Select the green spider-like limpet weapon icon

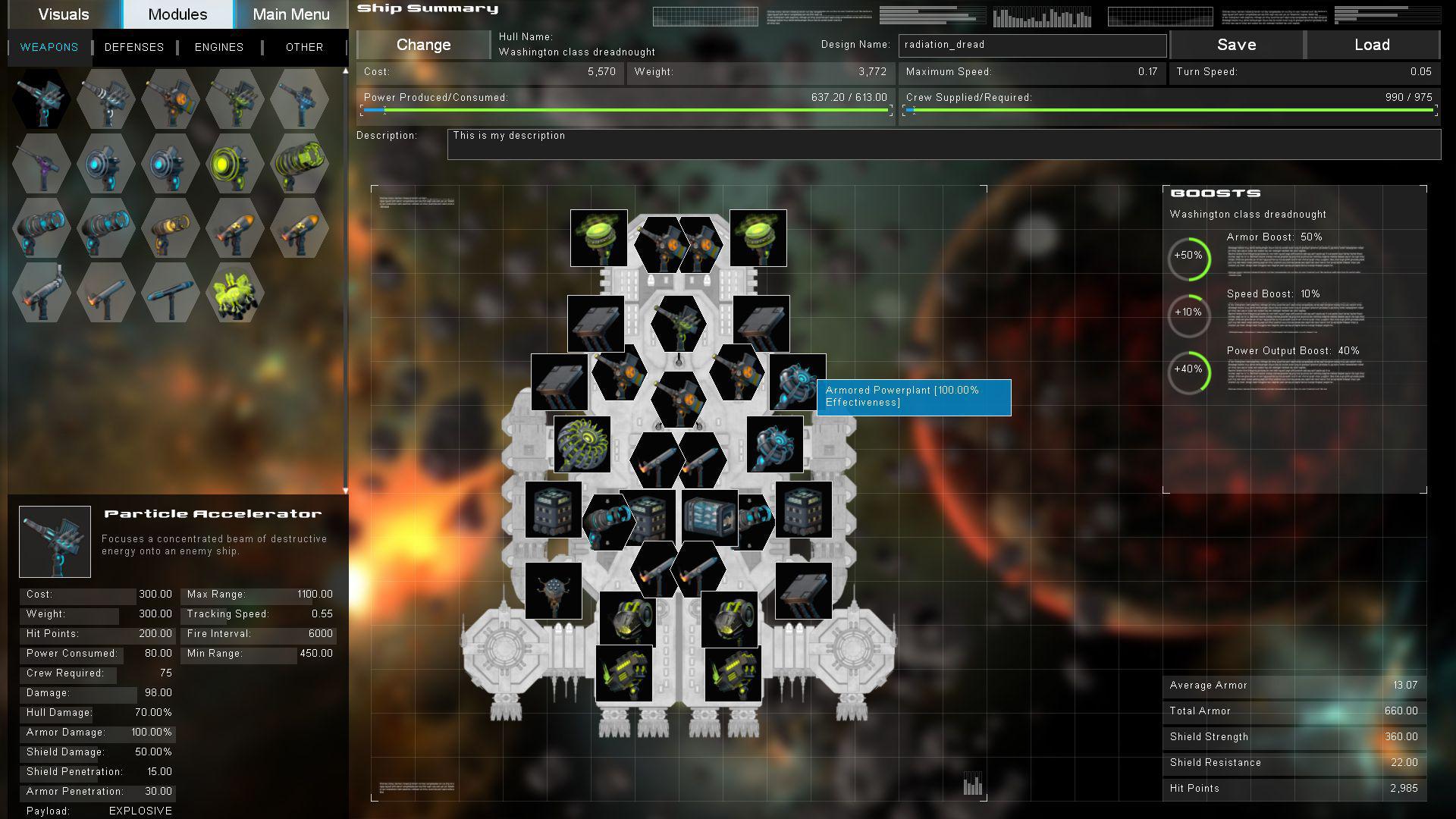tap(235, 292)
